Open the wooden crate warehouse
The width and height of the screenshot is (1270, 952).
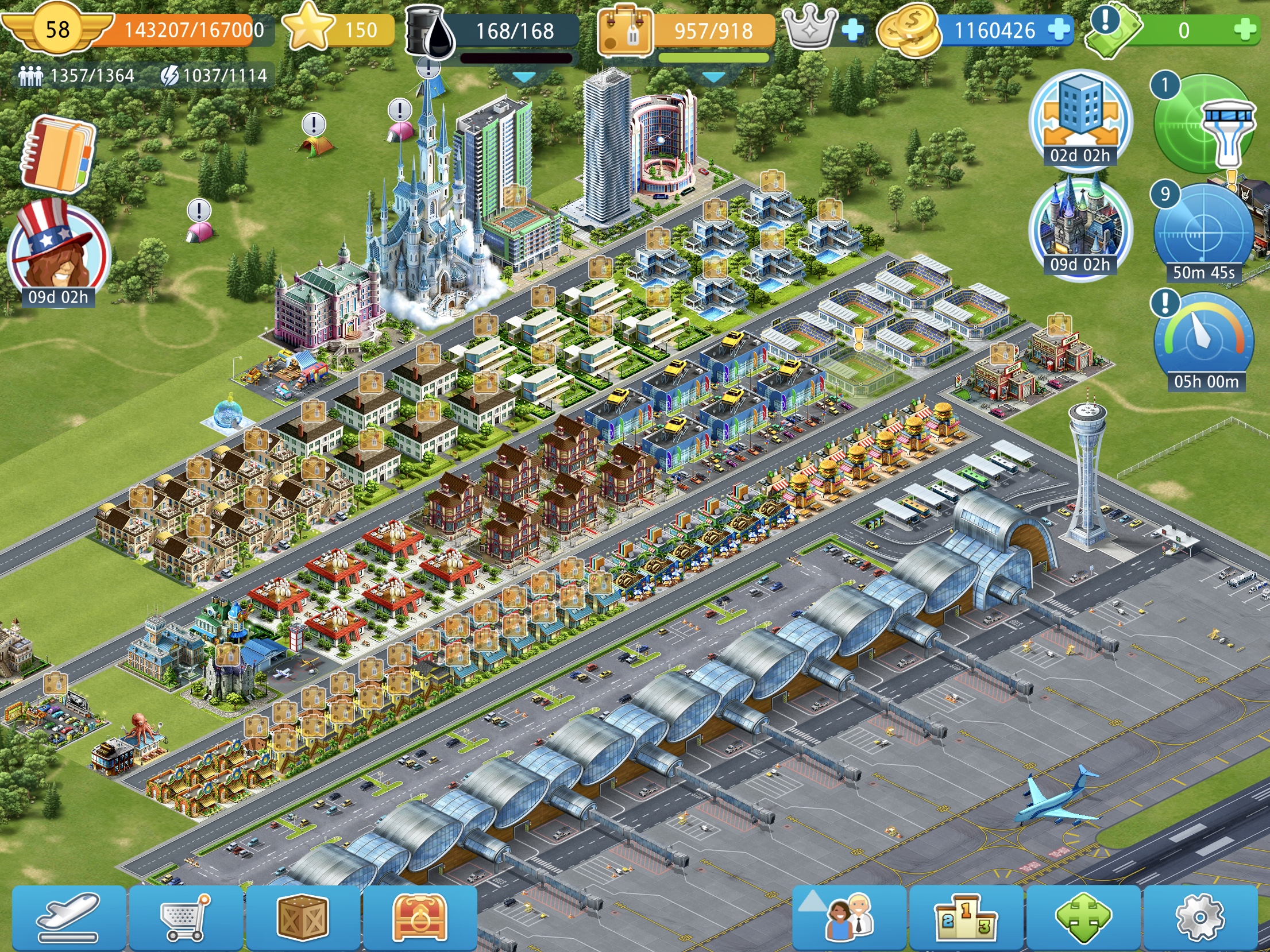coord(303,917)
